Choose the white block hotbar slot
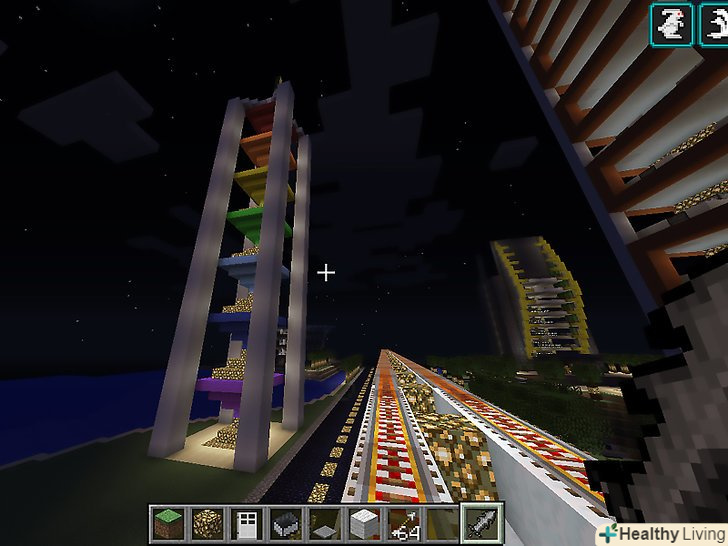This screenshot has width=728, height=546. (x=362, y=523)
